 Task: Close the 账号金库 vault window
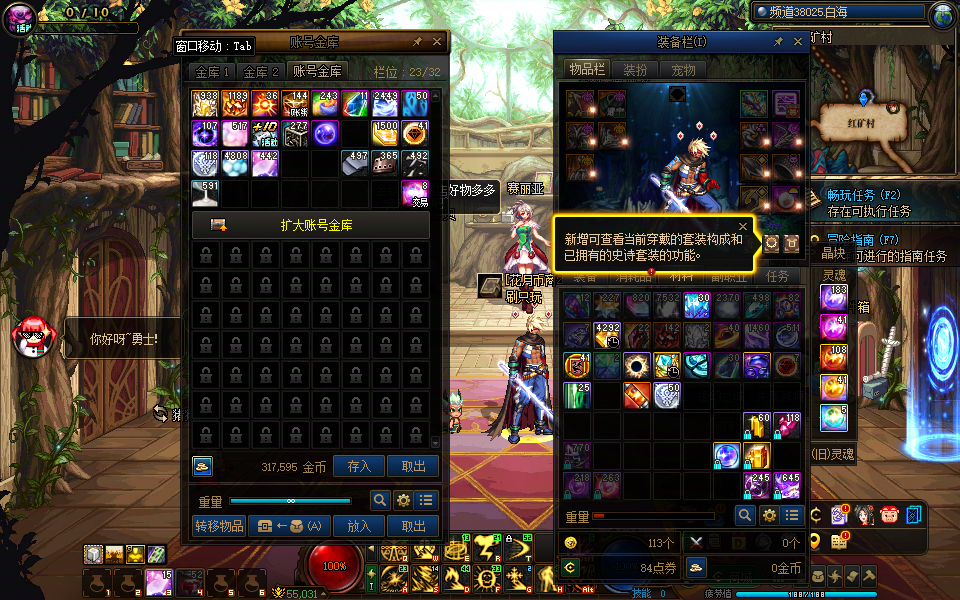coord(437,42)
